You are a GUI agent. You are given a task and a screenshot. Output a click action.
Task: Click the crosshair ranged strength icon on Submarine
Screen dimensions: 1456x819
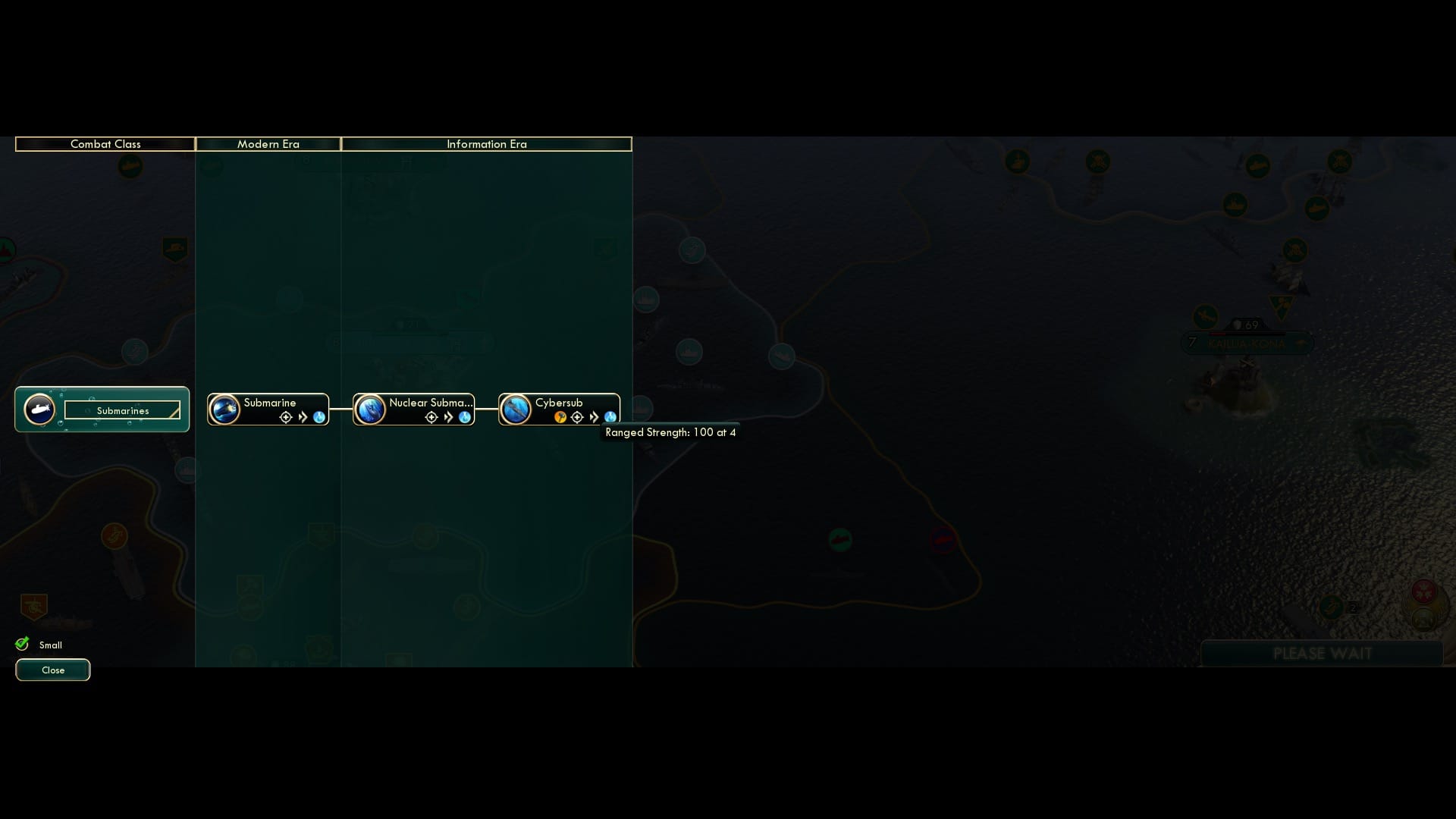(285, 417)
